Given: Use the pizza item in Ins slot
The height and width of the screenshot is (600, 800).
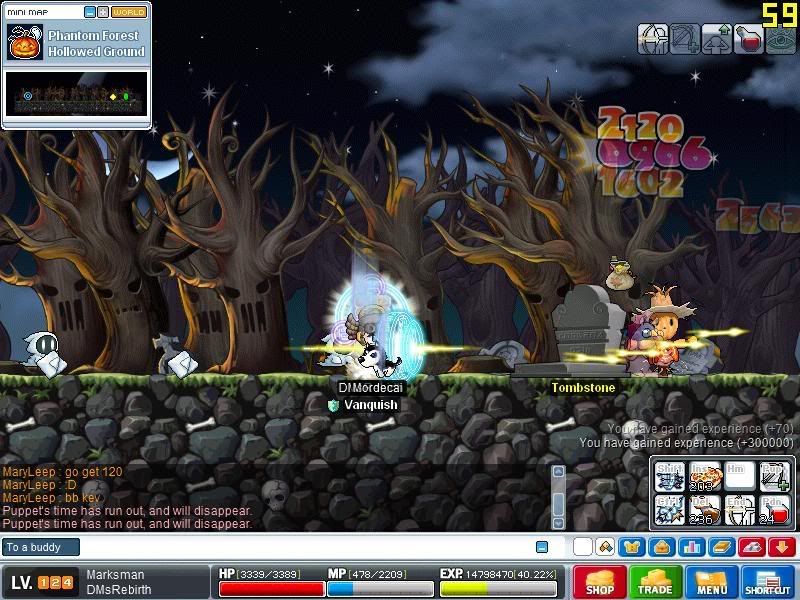Looking at the screenshot, I should [x=705, y=476].
